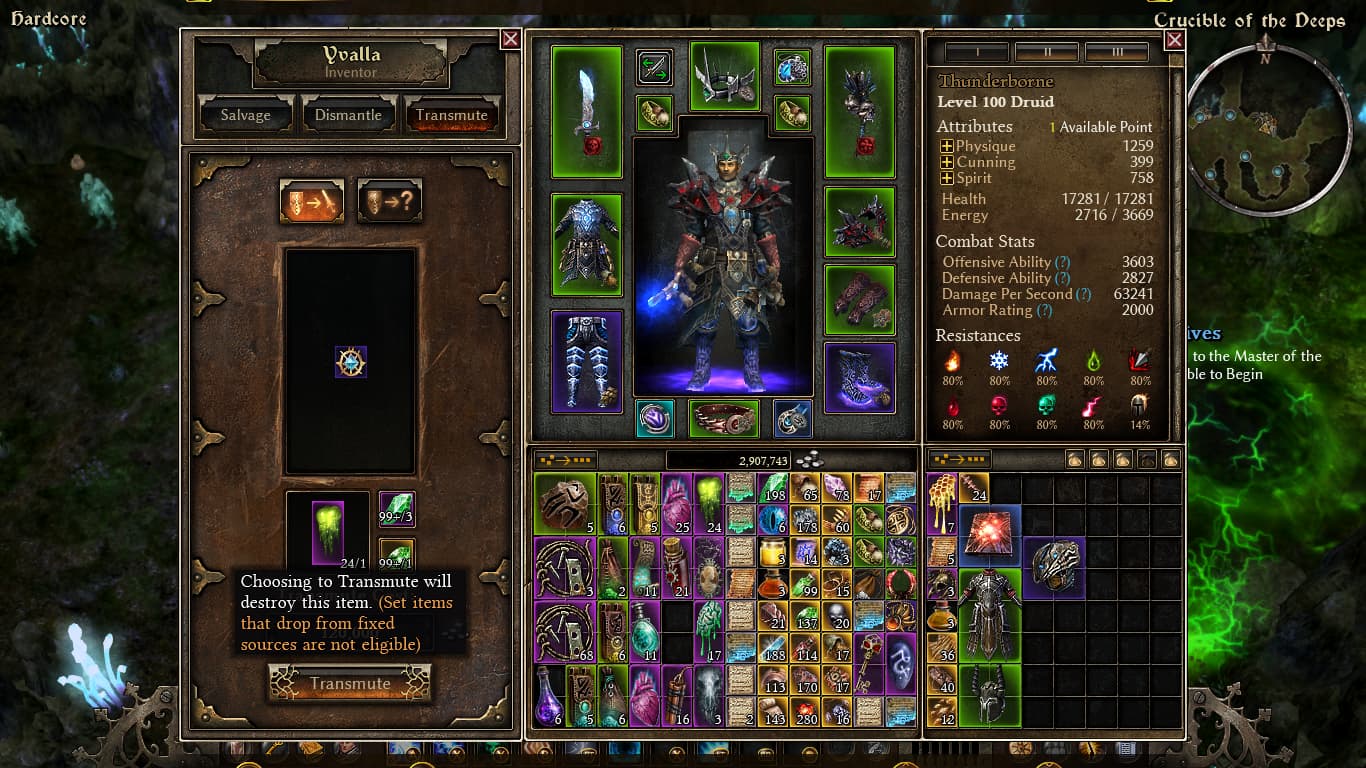The image size is (1366, 768).
Task: Increase the Cunning attribute
Action: coord(946,162)
